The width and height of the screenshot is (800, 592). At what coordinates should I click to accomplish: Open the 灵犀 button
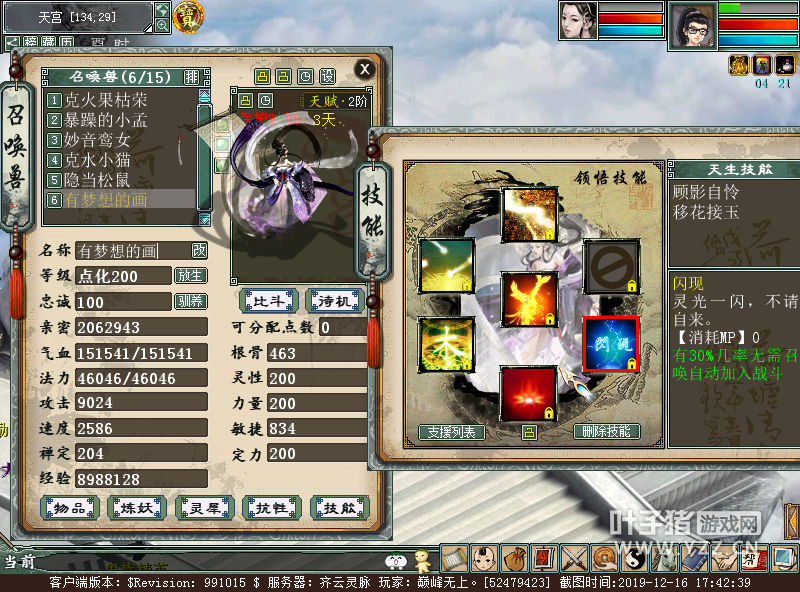(204, 508)
